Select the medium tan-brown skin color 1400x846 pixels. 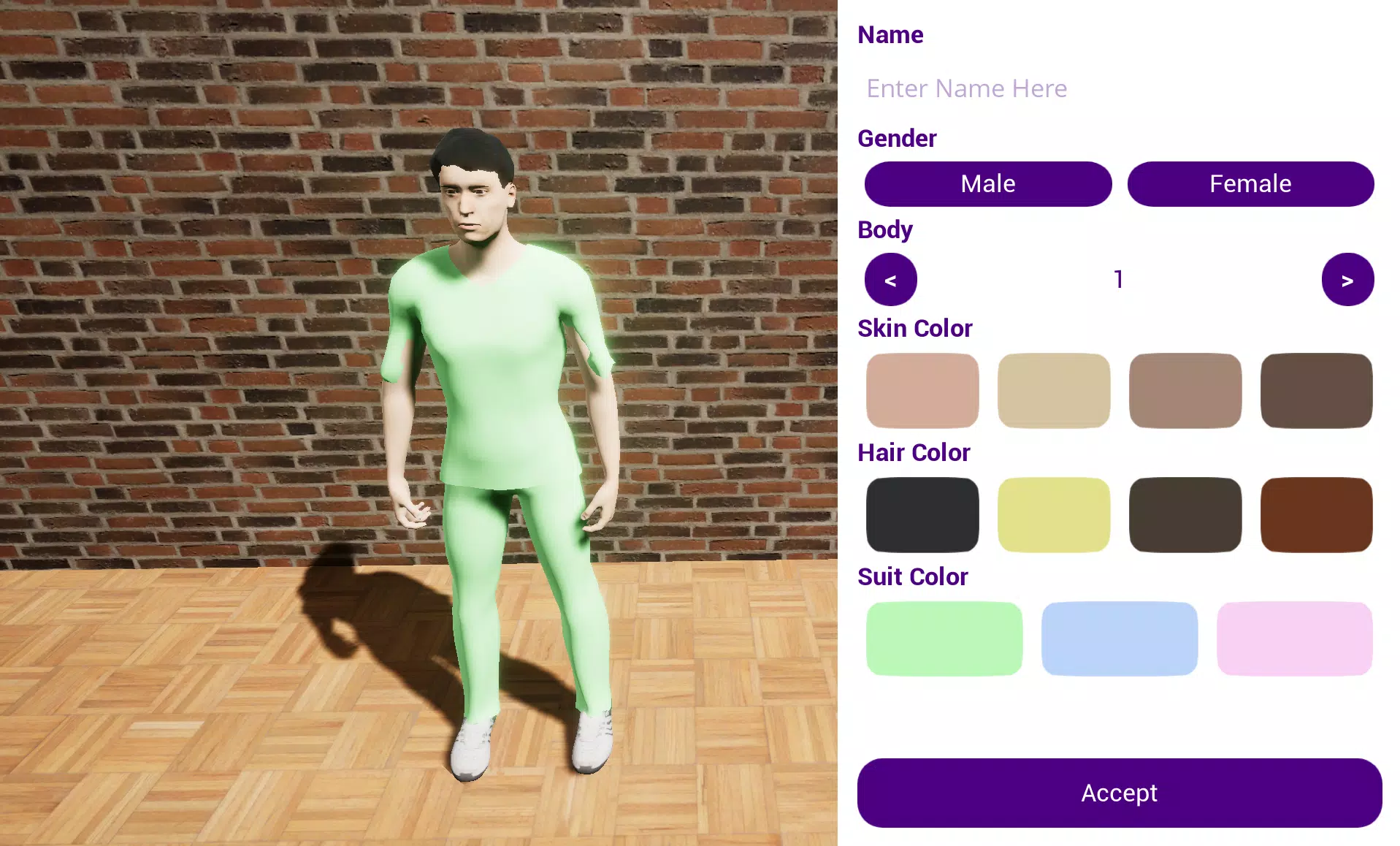tap(1185, 391)
